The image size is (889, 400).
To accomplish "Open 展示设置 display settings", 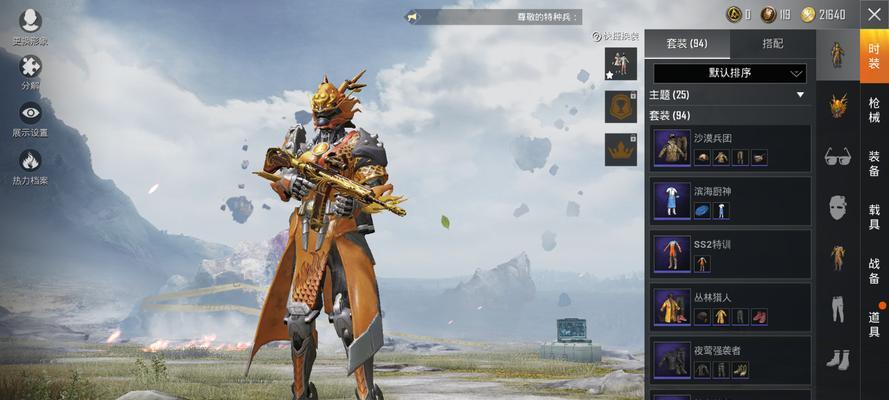I will [30, 118].
